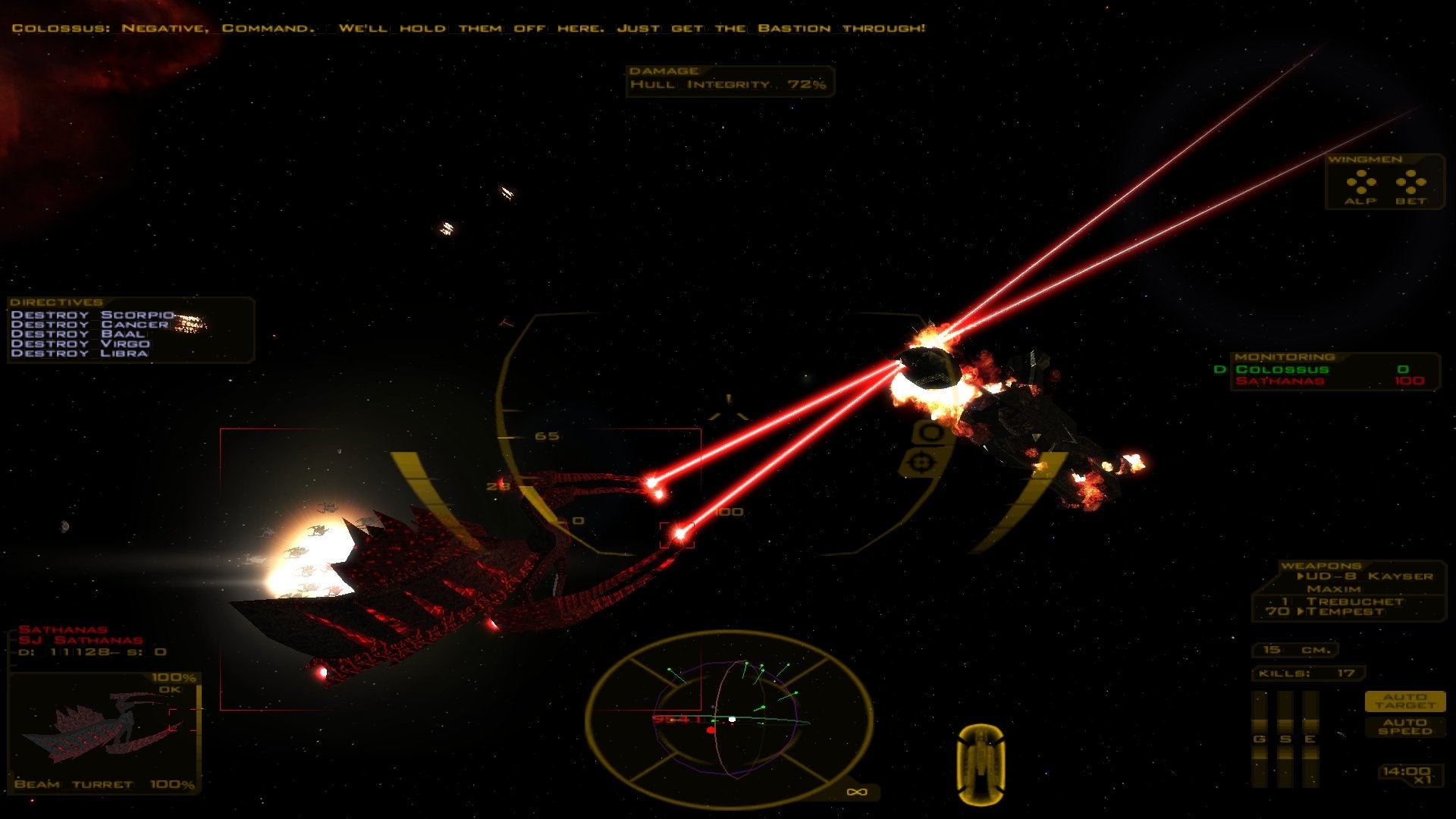This screenshot has height=819, width=1456.
Task: Click the ship silhouette throttle indicator at bottom
Action: click(x=981, y=758)
